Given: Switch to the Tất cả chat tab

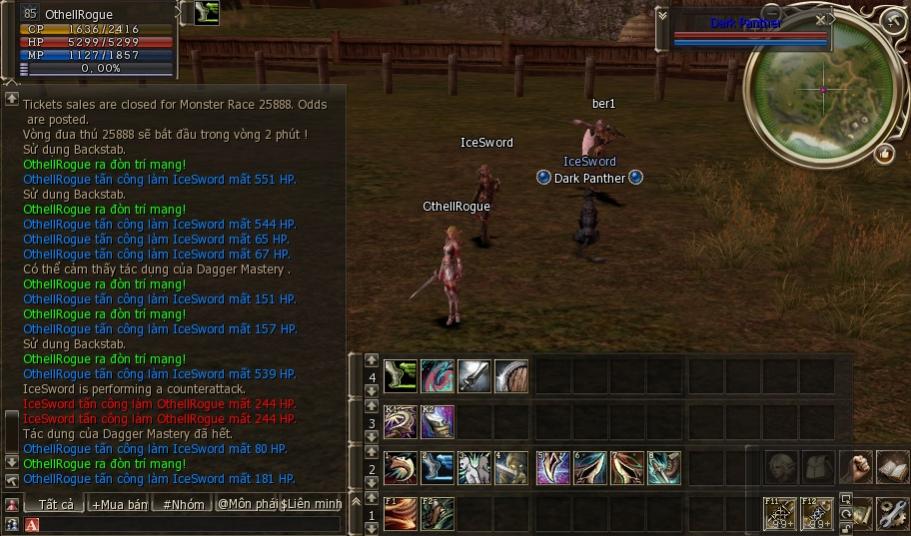Looking at the screenshot, I should [x=55, y=504].
